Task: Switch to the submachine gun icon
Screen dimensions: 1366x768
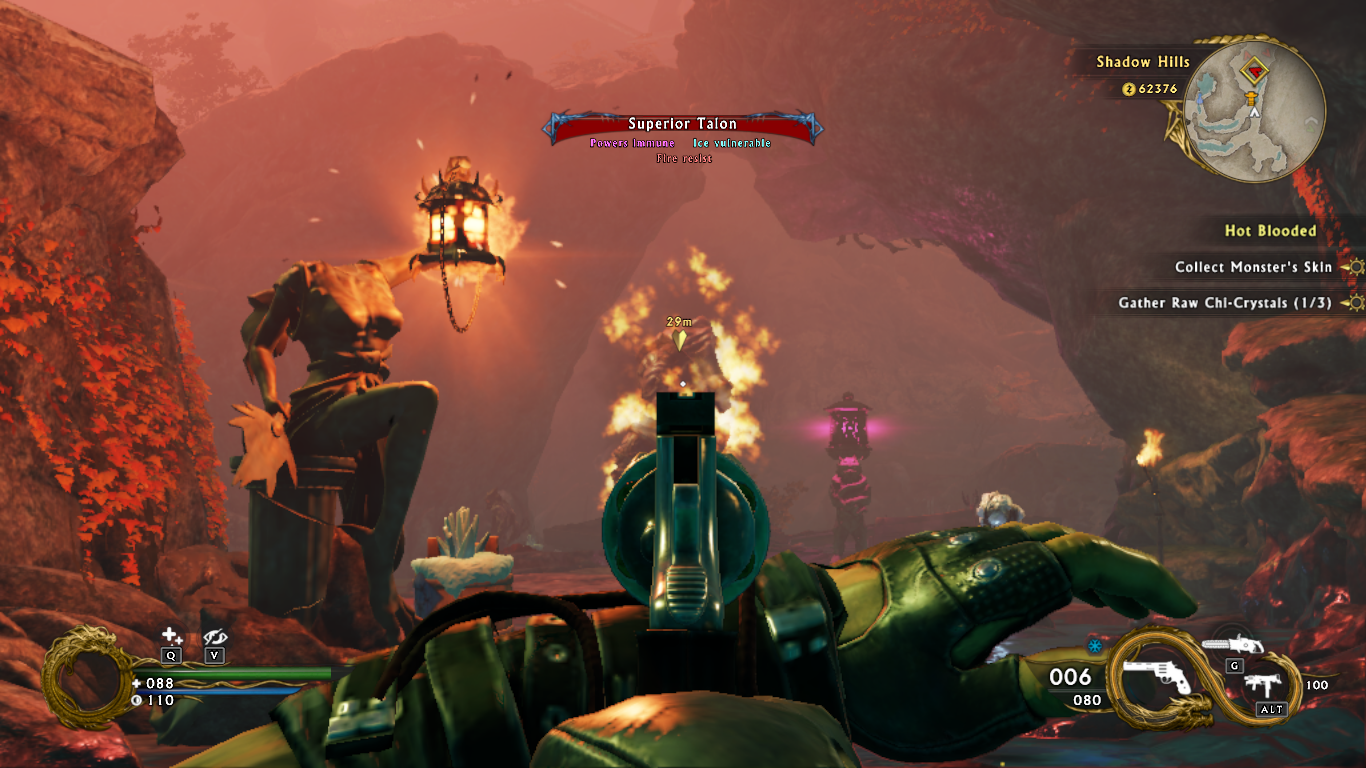Action: (1262, 687)
